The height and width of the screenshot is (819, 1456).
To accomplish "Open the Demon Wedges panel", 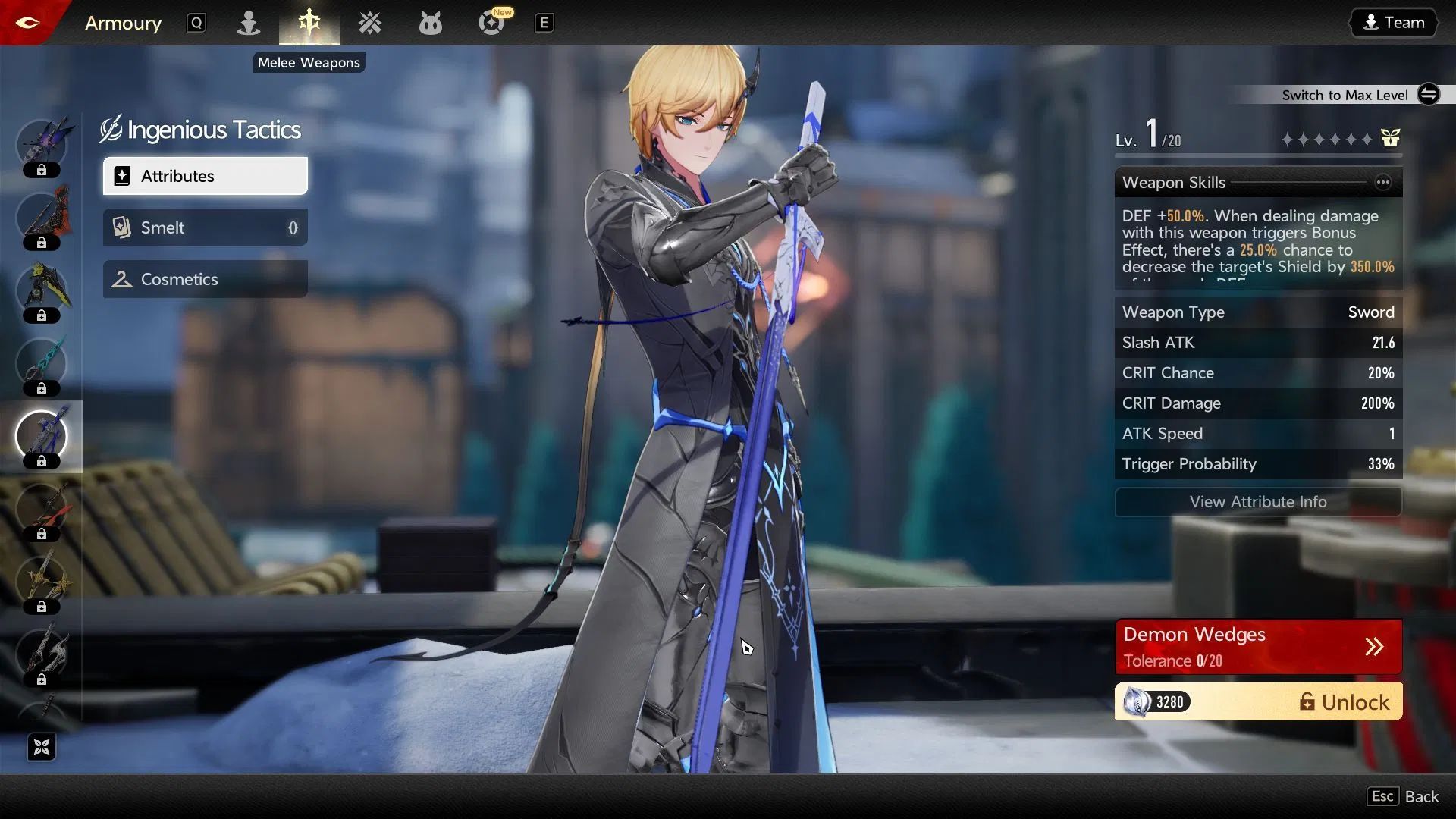I will [1257, 647].
